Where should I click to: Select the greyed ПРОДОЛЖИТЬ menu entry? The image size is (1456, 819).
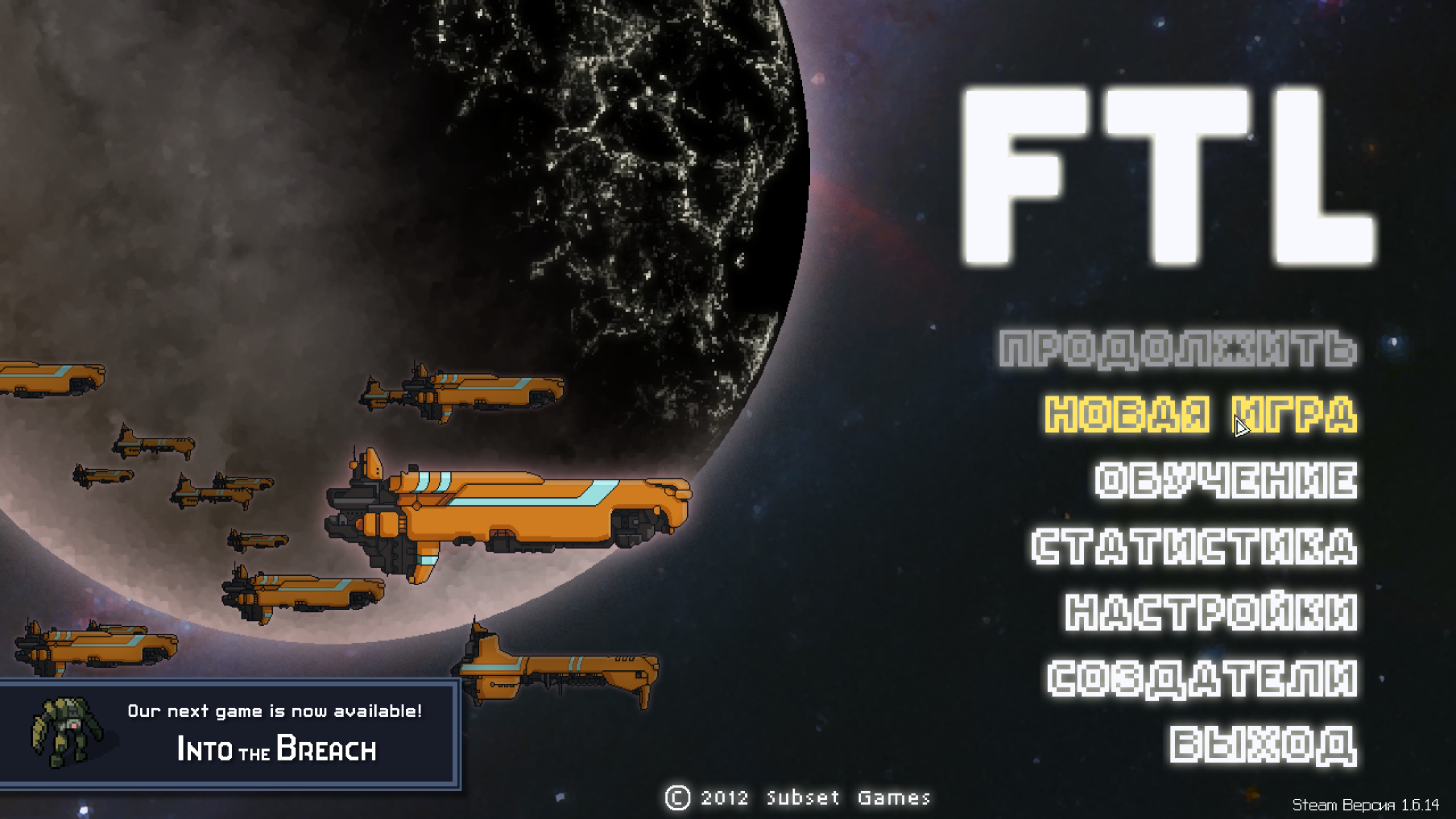point(1178,349)
